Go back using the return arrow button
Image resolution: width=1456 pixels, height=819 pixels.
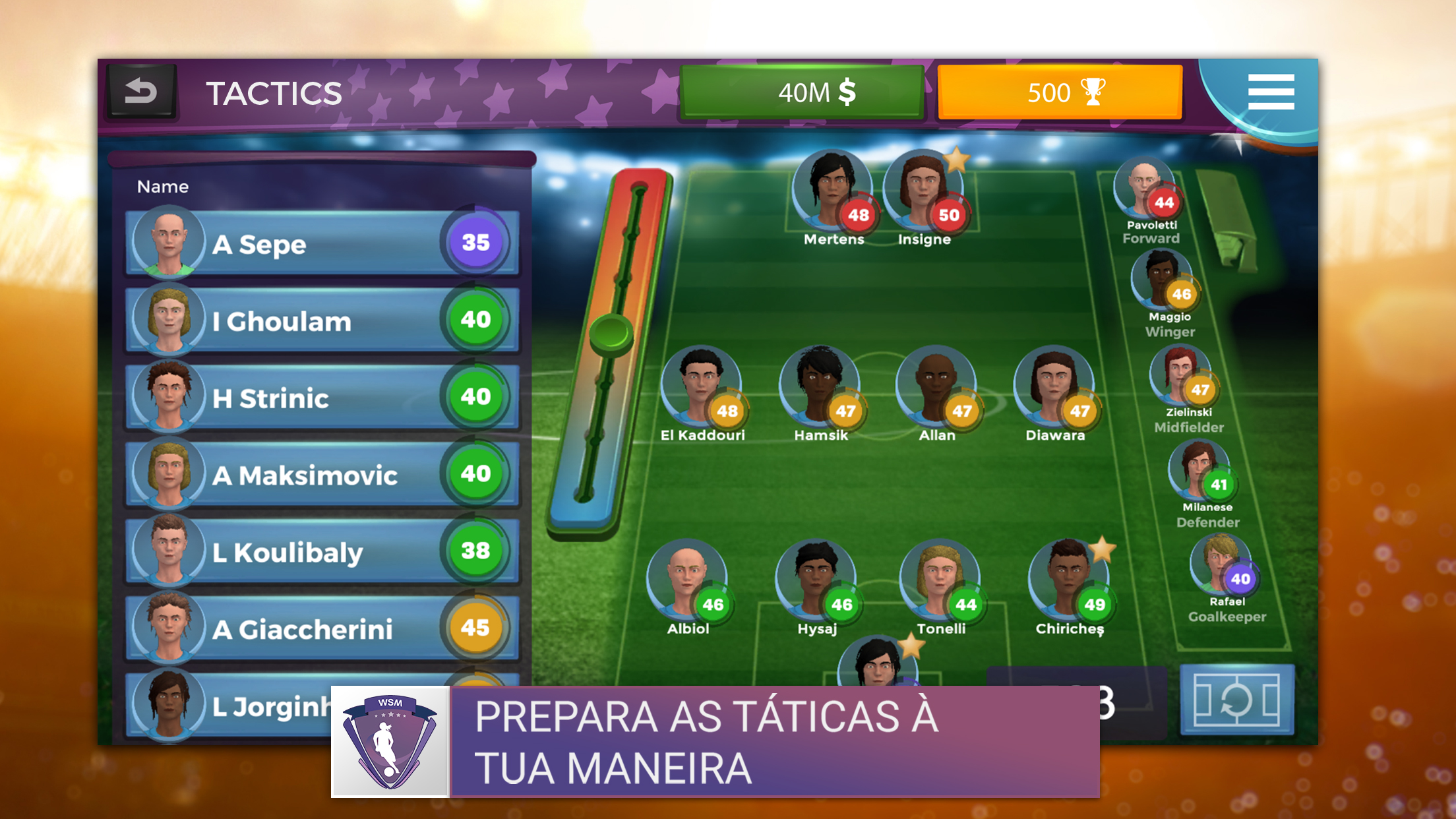coord(141,92)
